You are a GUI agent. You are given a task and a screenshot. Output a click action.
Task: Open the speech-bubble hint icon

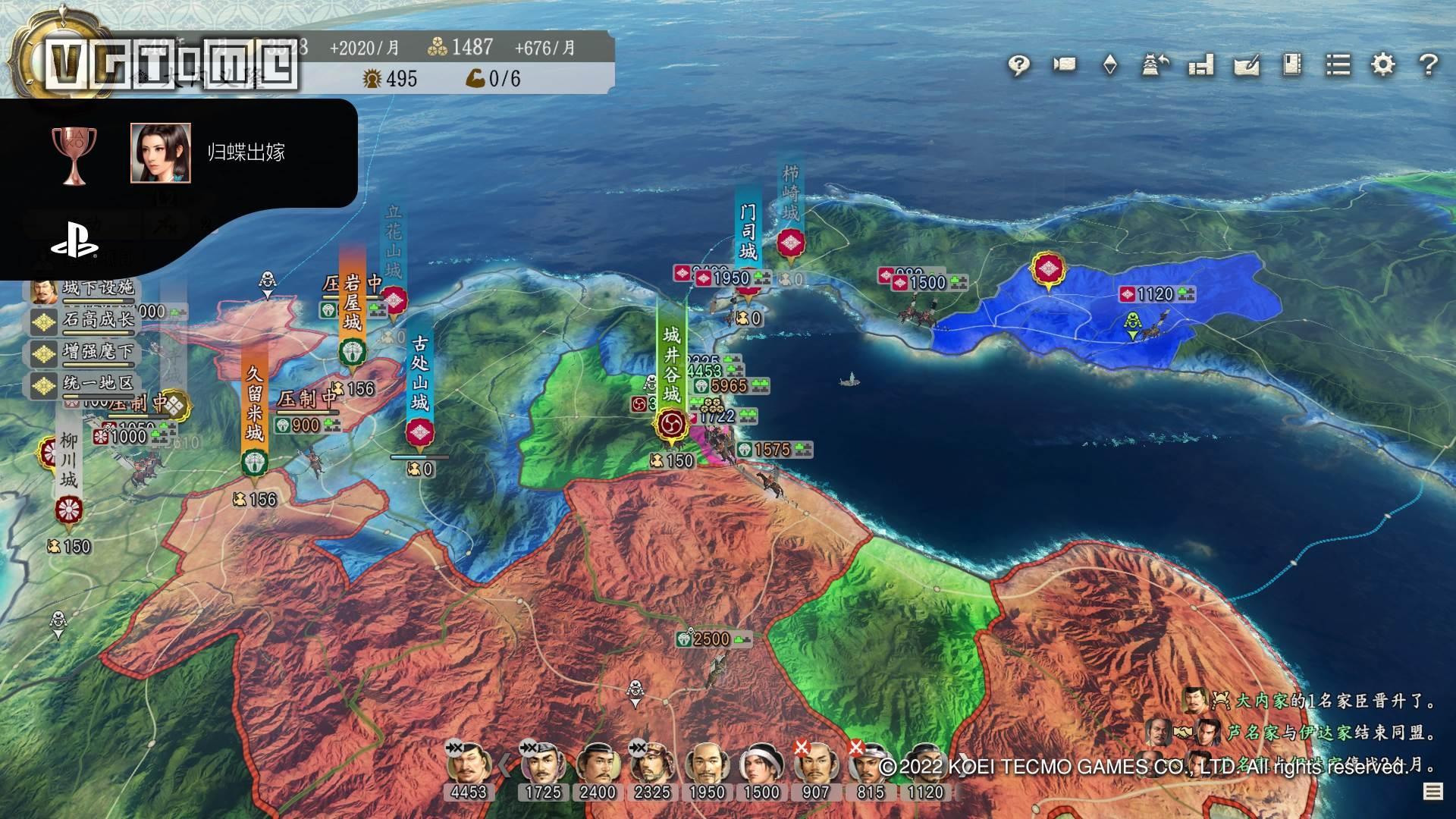(x=1018, y=65)
